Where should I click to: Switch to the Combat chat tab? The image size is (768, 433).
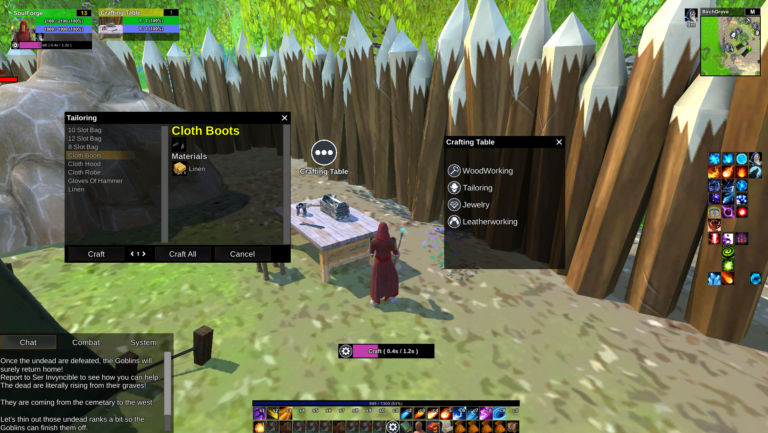click(86, 342)
